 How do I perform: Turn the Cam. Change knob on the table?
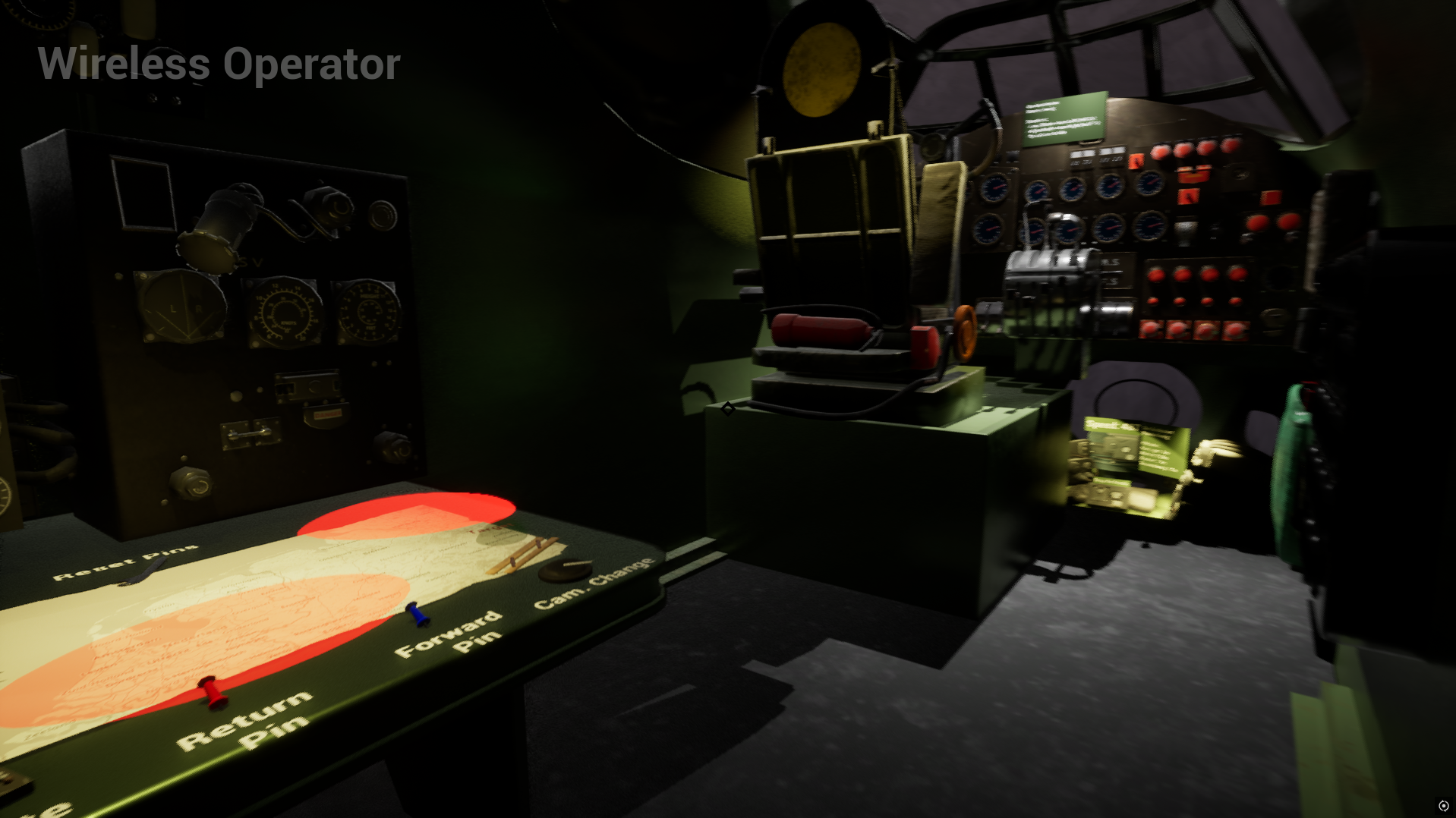(x=566, y=569)
